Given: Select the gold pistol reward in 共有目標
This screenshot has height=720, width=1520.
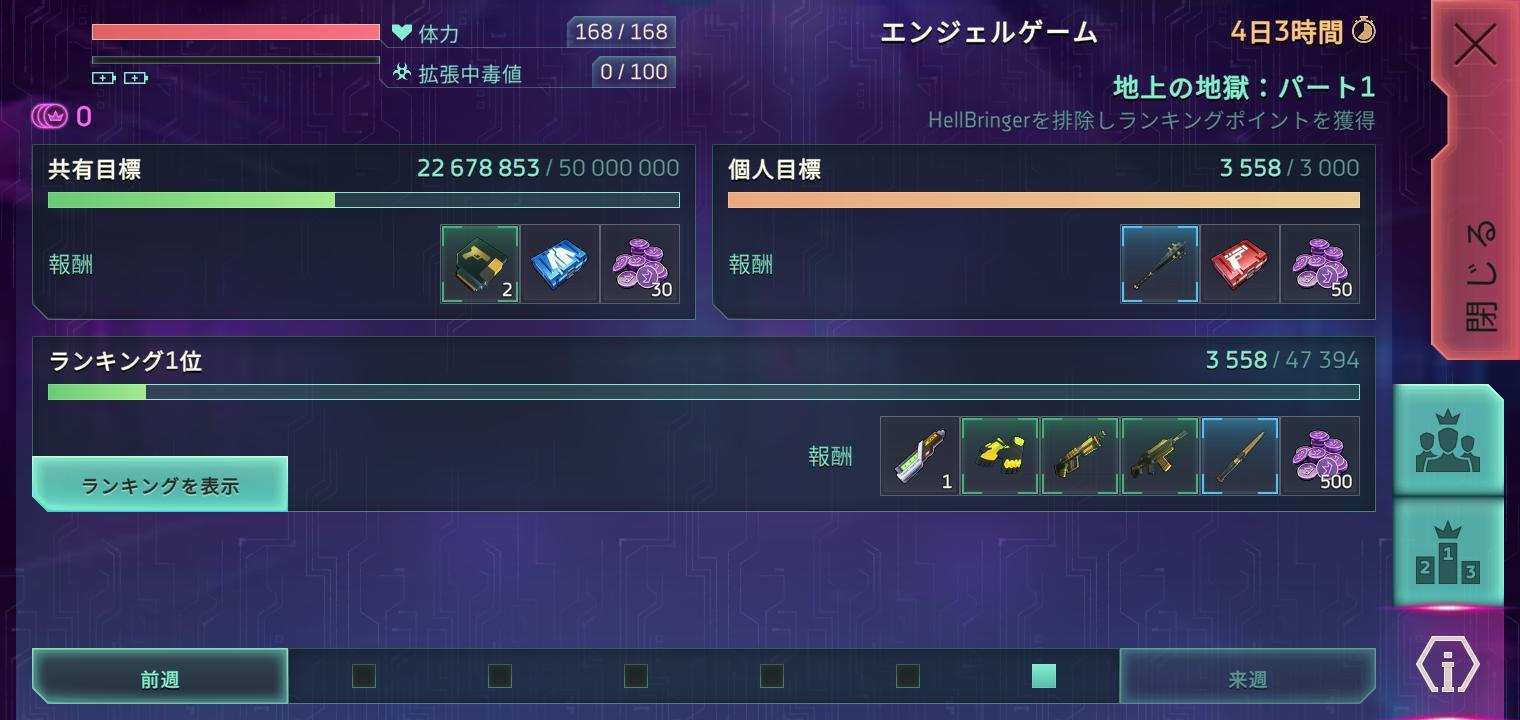Looking at the screenshot, I should (479, 263).
